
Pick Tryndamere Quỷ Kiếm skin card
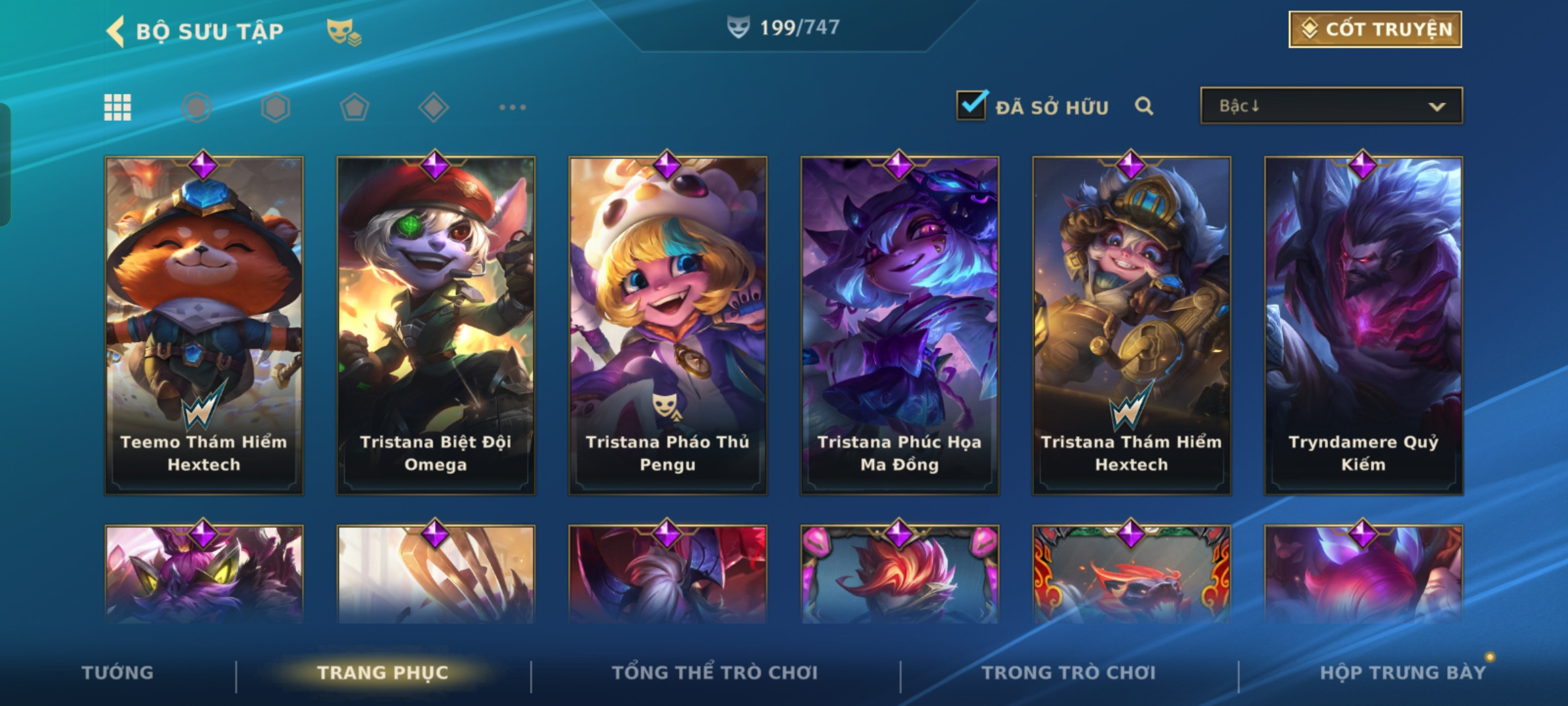(x=1364, y=325)
